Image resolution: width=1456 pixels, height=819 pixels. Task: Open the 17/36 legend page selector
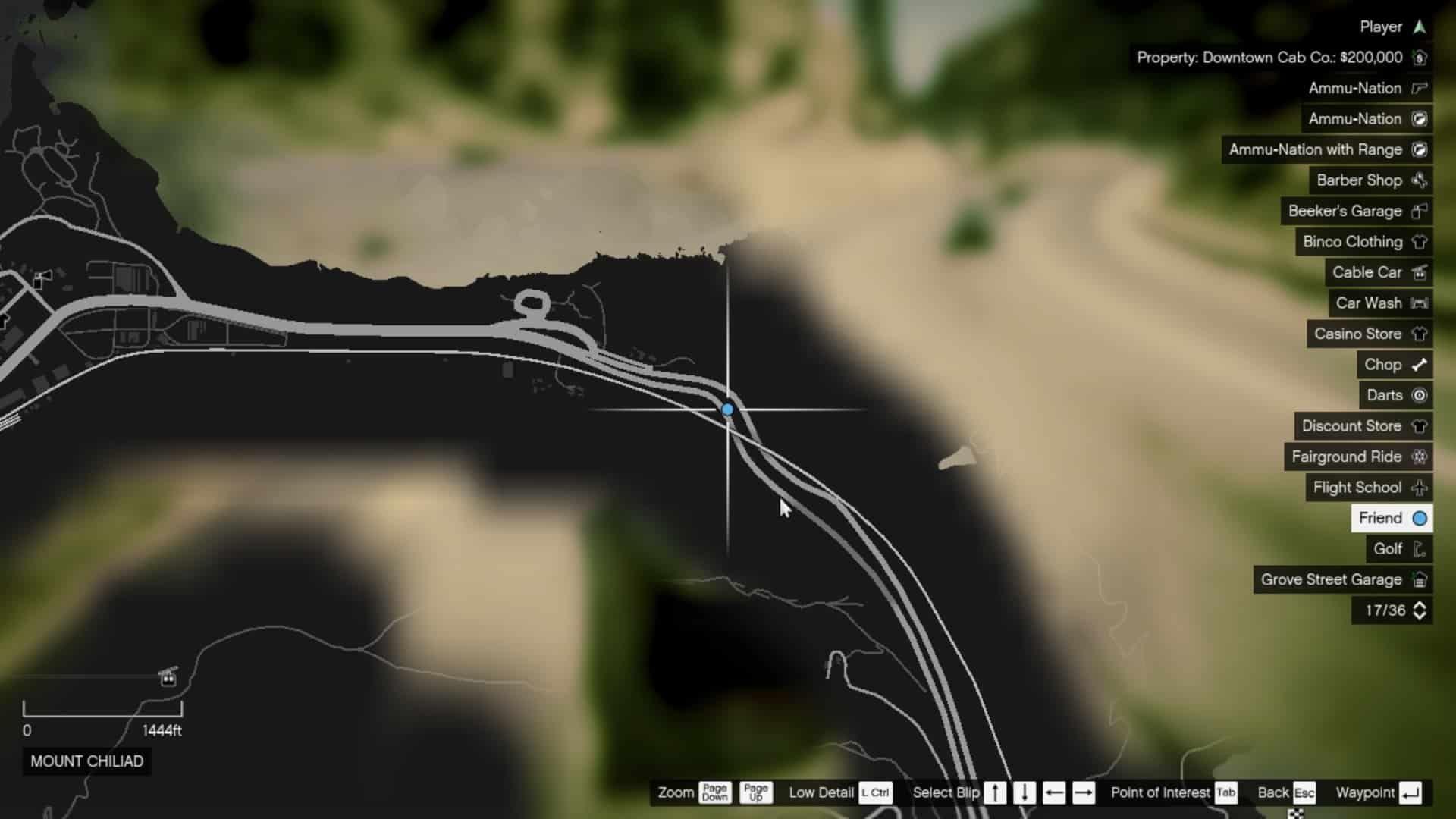click(1392, 610)
